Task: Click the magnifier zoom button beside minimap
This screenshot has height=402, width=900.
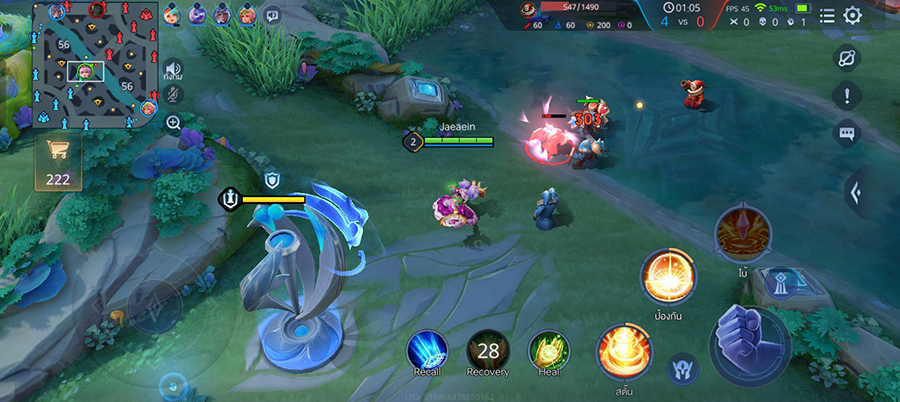Action: point(173,123)
